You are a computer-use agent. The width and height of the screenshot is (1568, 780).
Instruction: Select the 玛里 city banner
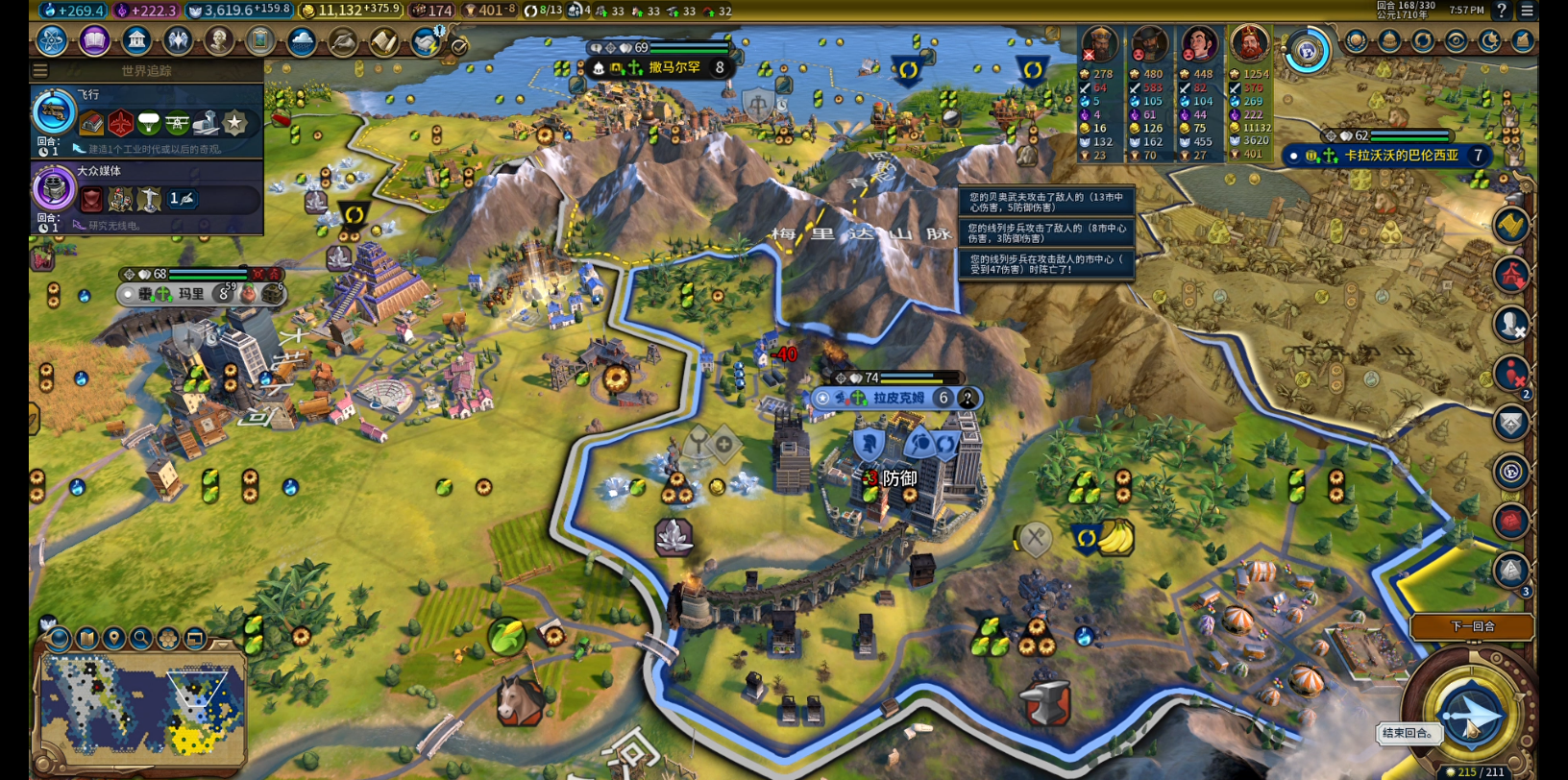tap(190, 294)
